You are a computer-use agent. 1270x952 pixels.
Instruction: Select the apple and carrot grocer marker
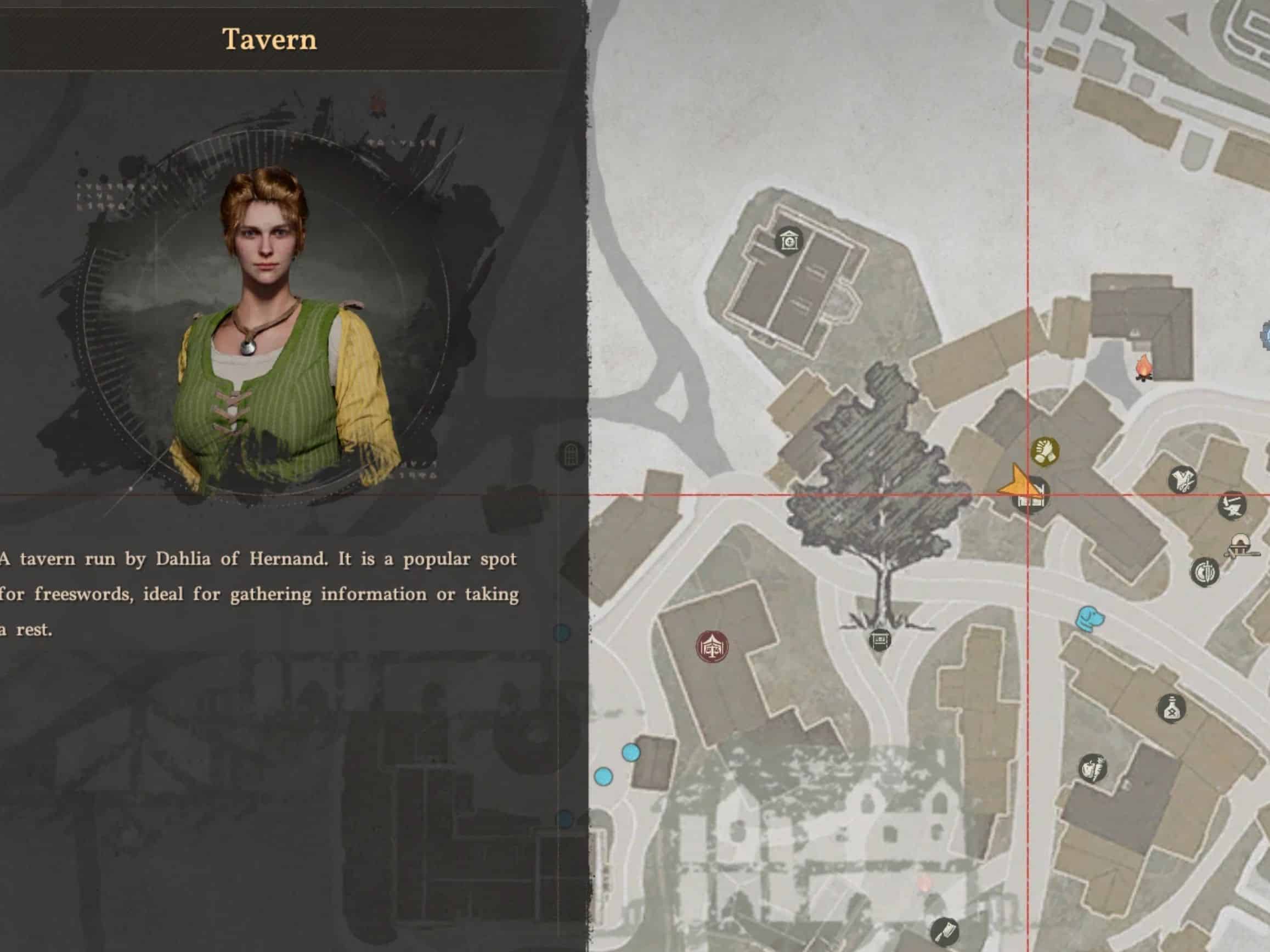coord(1092,768)
